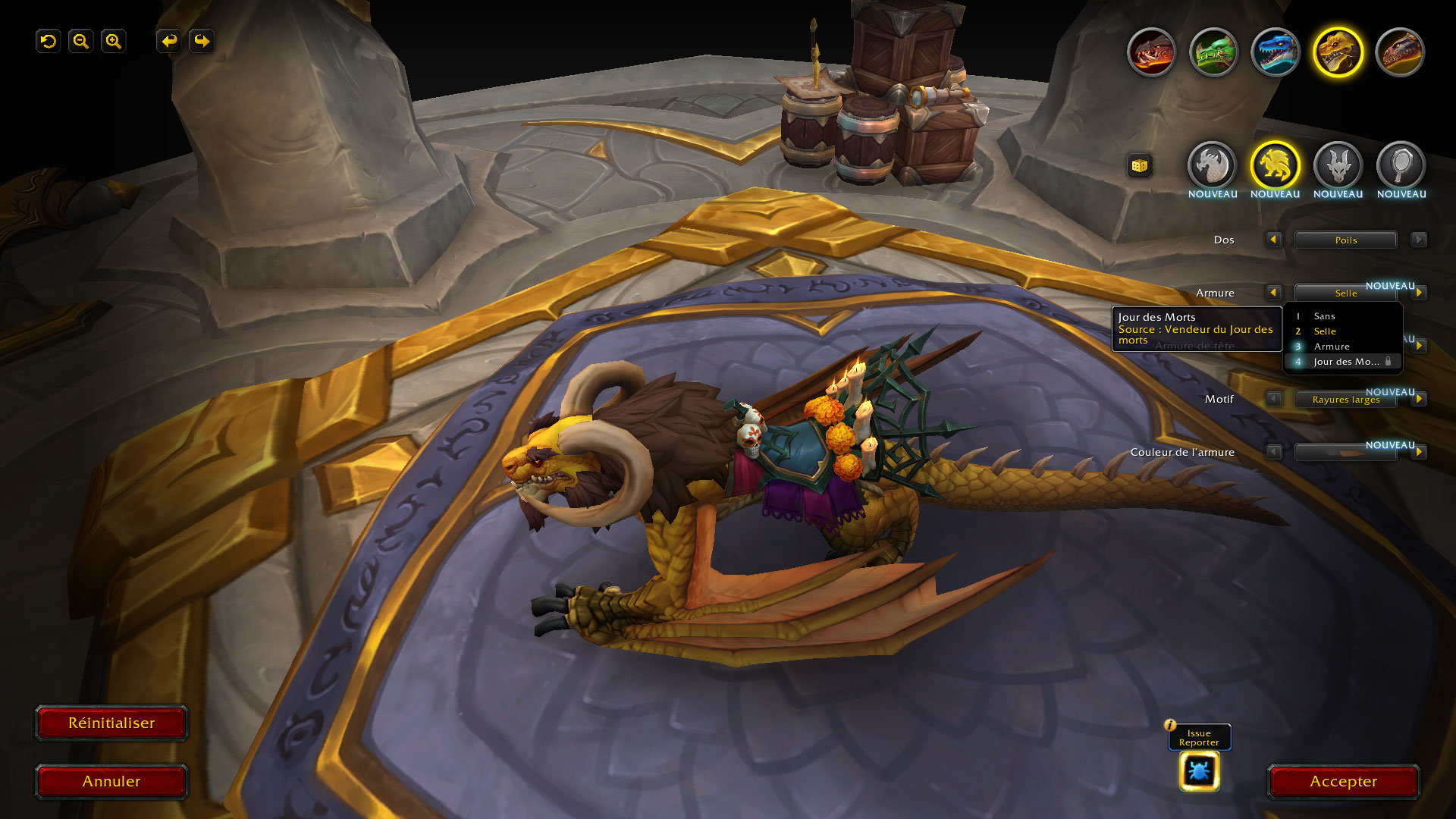
Task: Open the scaled dragon silhouette category
Action: 1212,165
